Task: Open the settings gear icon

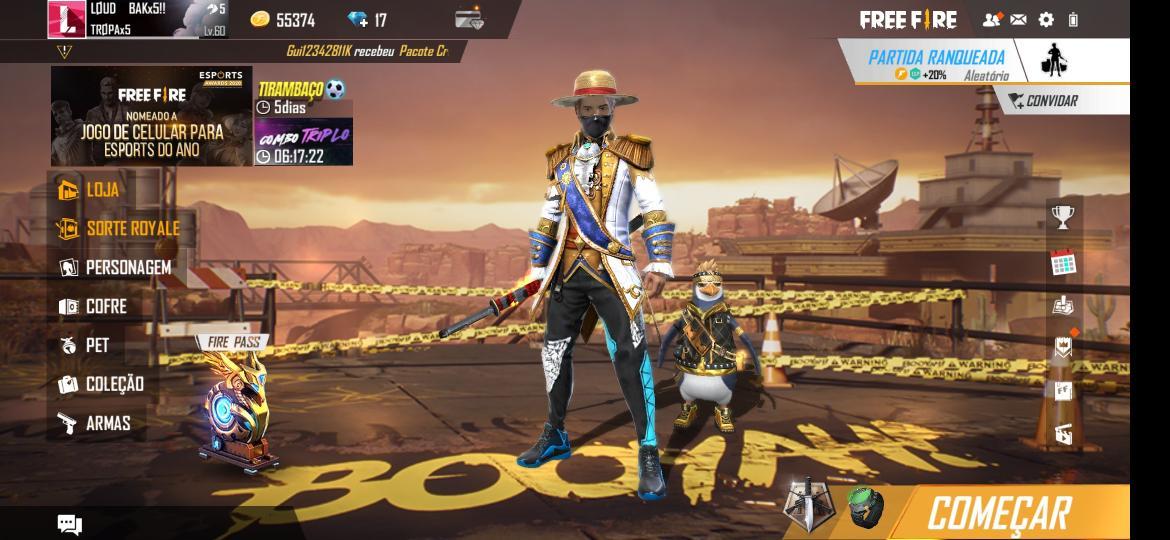Action: pyautogui.click(x=1046, y=19)
